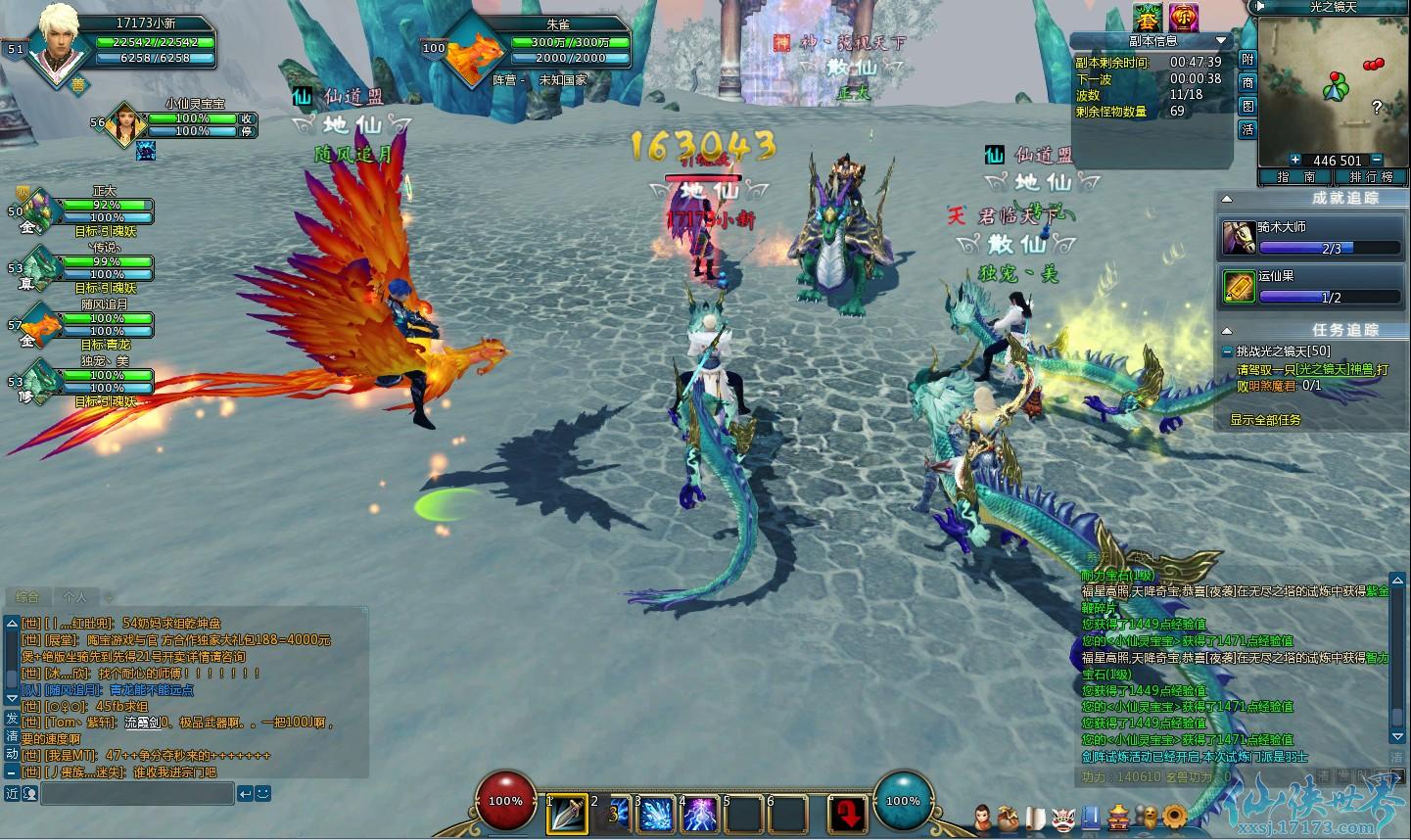Viewport: 1411px width, 840px height.
Task: Click the 朱雀 target portrait
Action: [x=477, y=55]
